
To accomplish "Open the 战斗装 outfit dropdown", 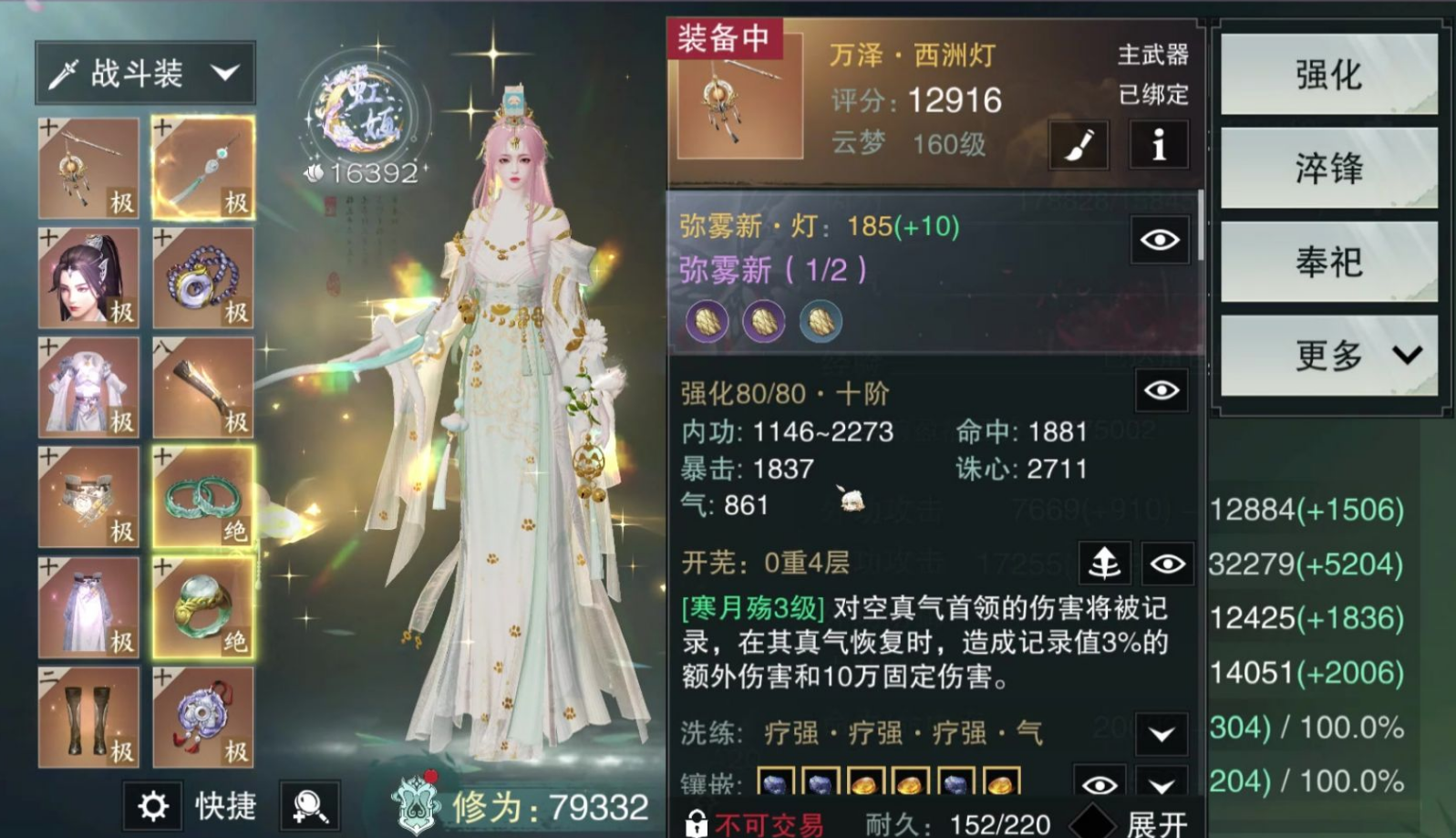I will [x=144, y=72].
